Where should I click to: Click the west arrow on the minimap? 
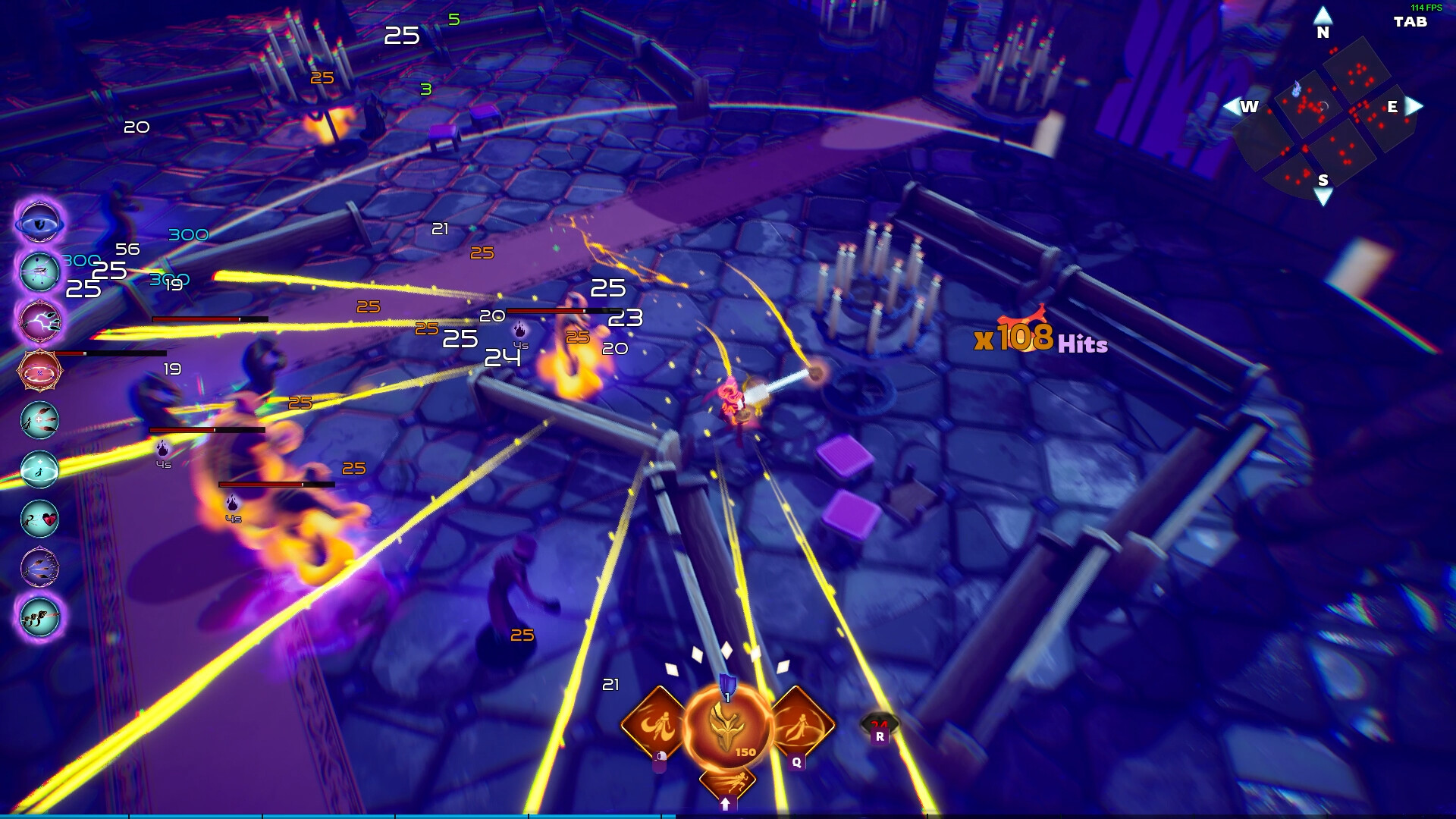point(1231,106)
